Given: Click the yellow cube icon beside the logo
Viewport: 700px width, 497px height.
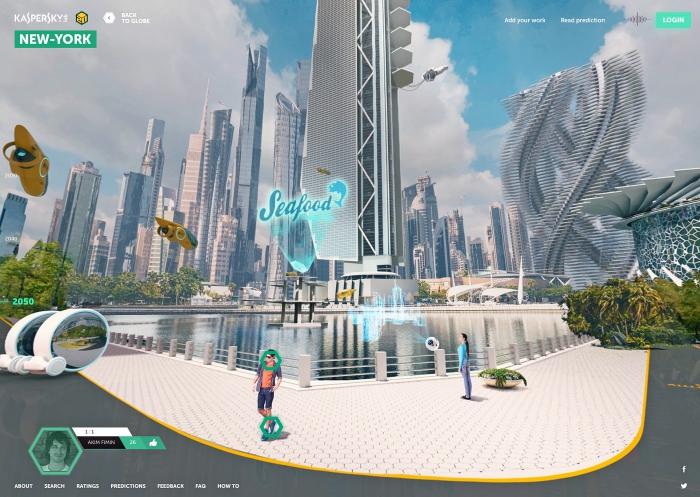Looking at the screenshot, I should pos(82,18).
